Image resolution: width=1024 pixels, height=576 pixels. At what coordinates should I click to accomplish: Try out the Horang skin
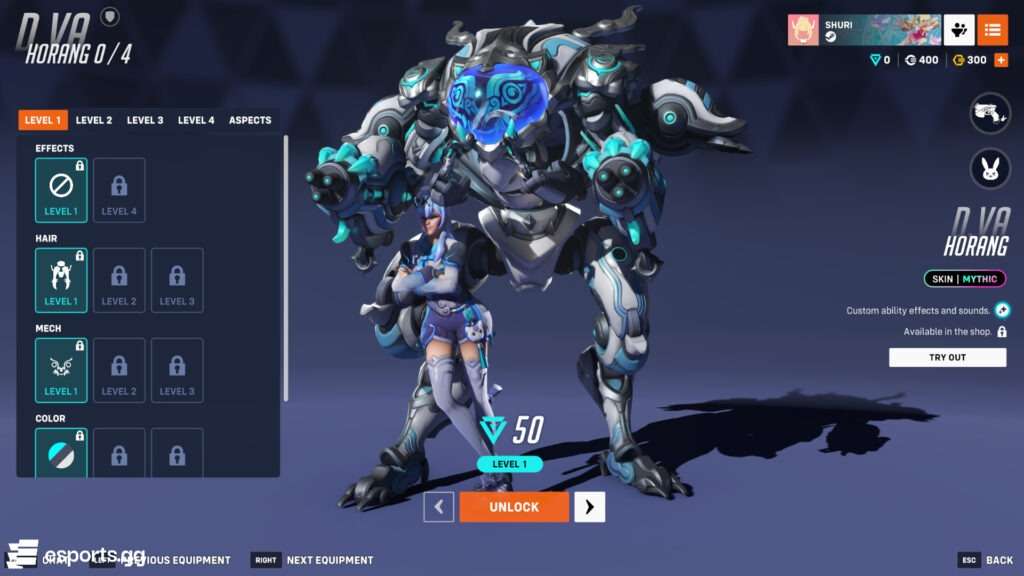pos(947,357)
